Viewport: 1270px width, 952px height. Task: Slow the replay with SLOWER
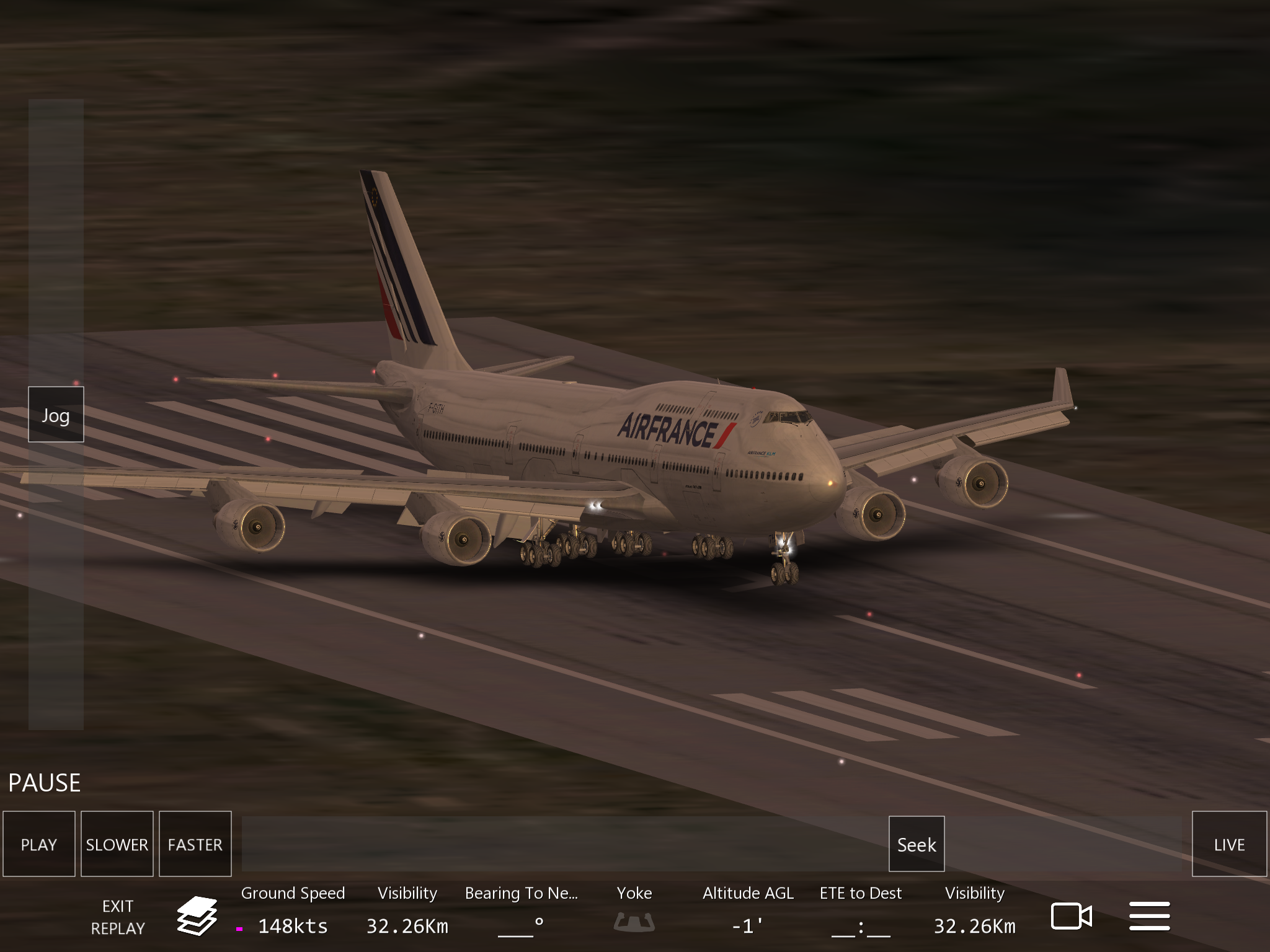(117, 844)
